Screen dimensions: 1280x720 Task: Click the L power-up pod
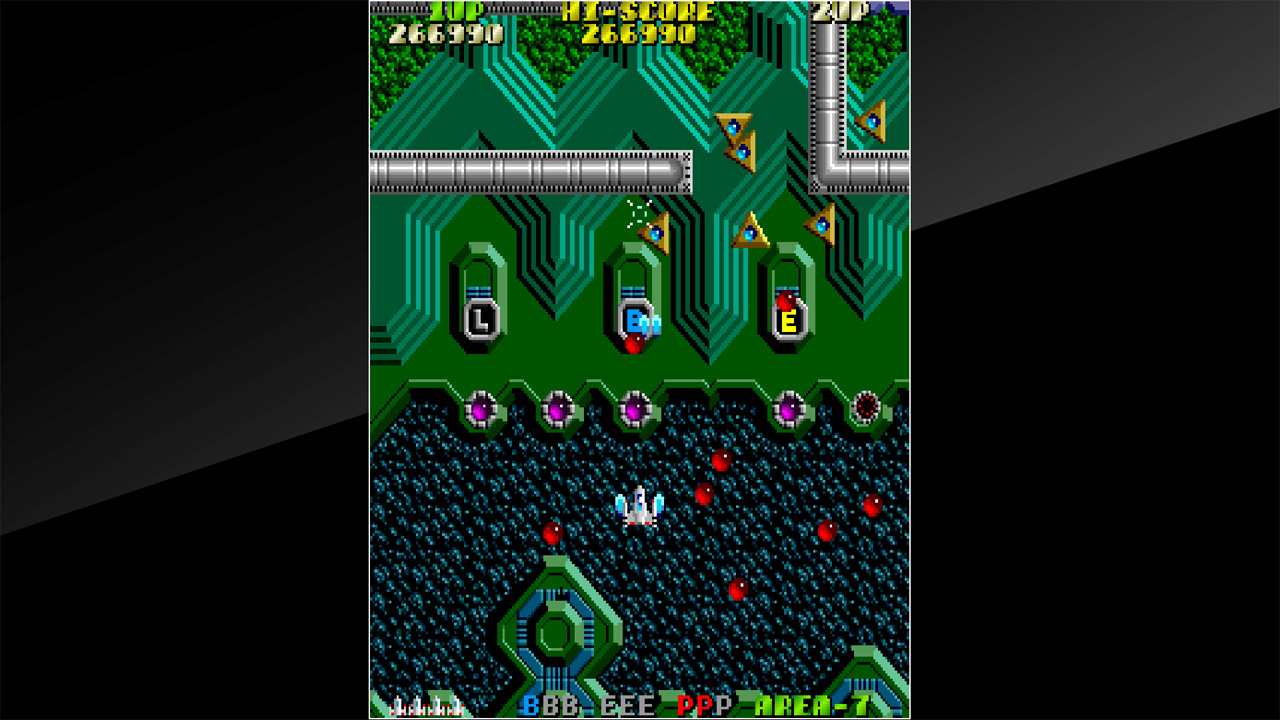click(x=480, y=320)
